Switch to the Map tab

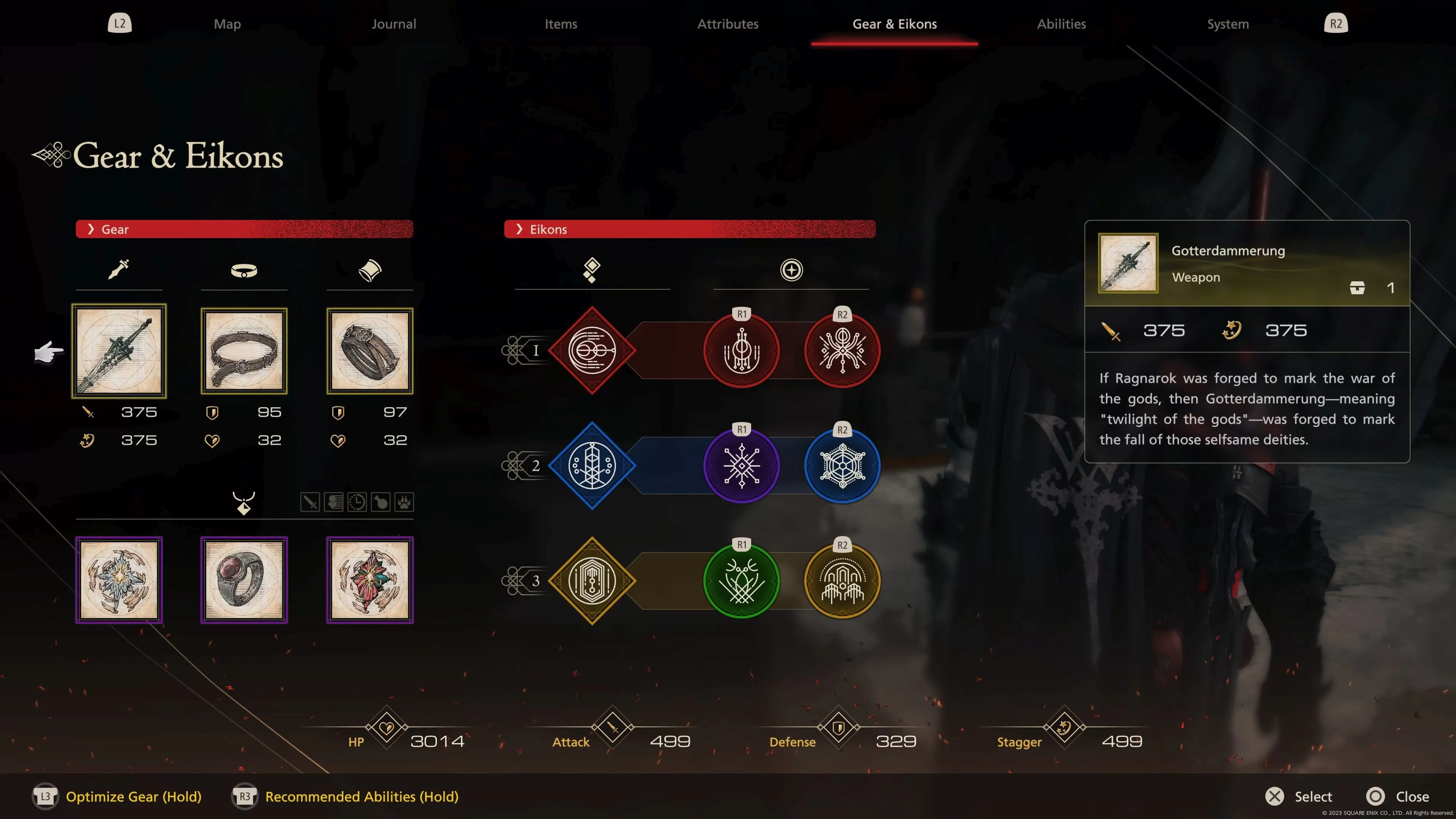227,24
